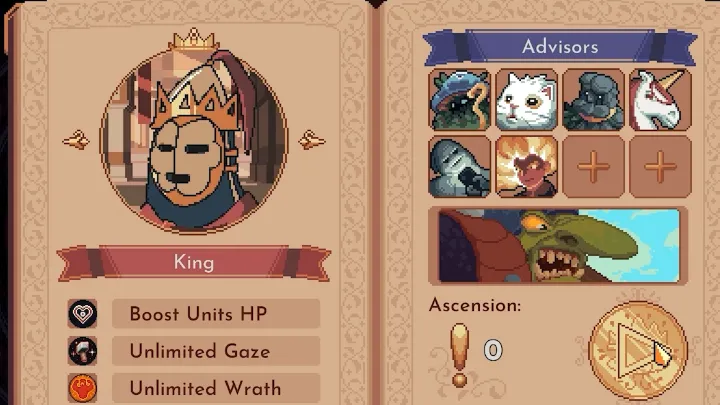Toggle the Boost Units HP option
The image size is (720, 405).
[x=215, y=314]
